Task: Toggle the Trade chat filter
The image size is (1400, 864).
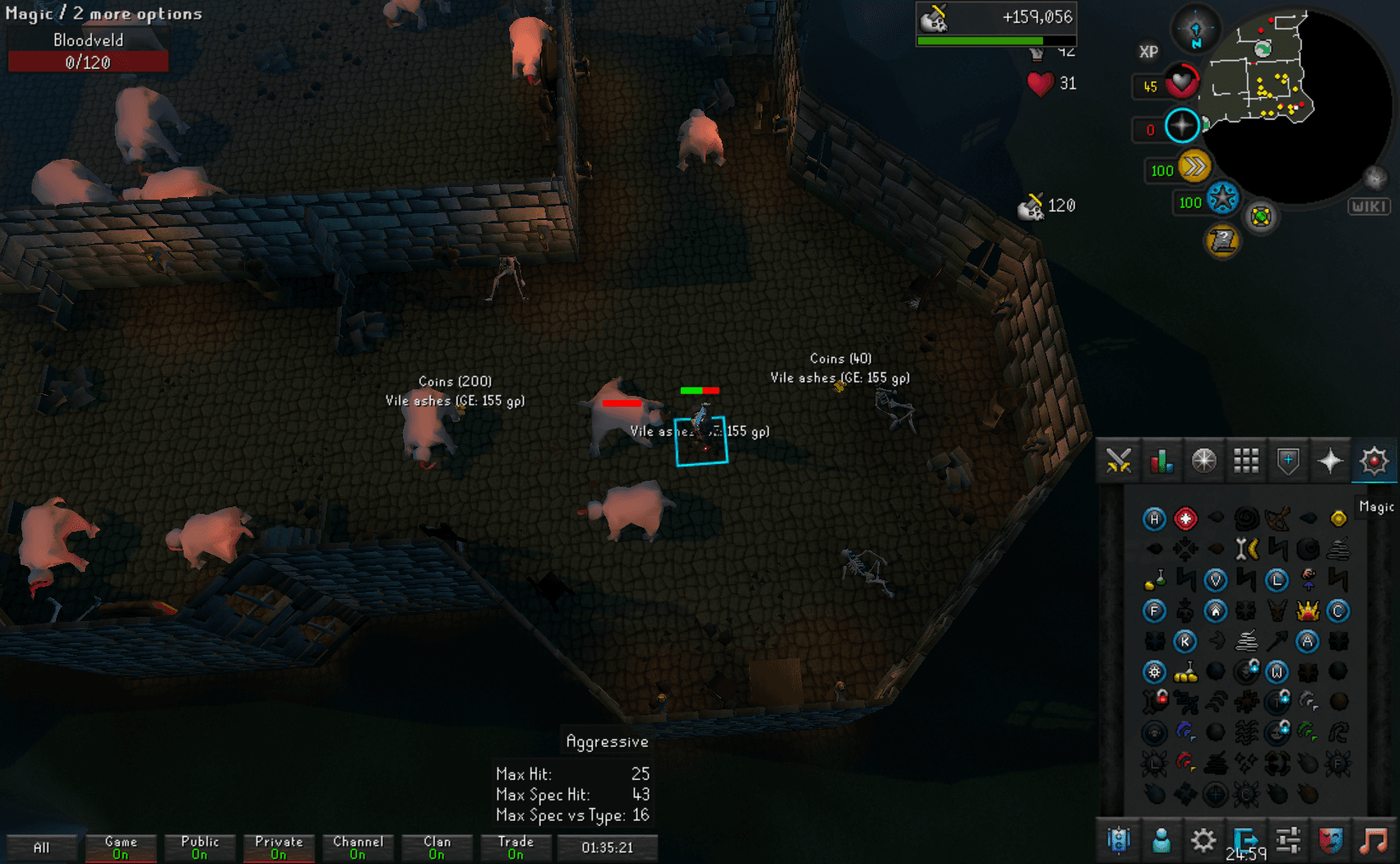Action: tap(515, 846)
